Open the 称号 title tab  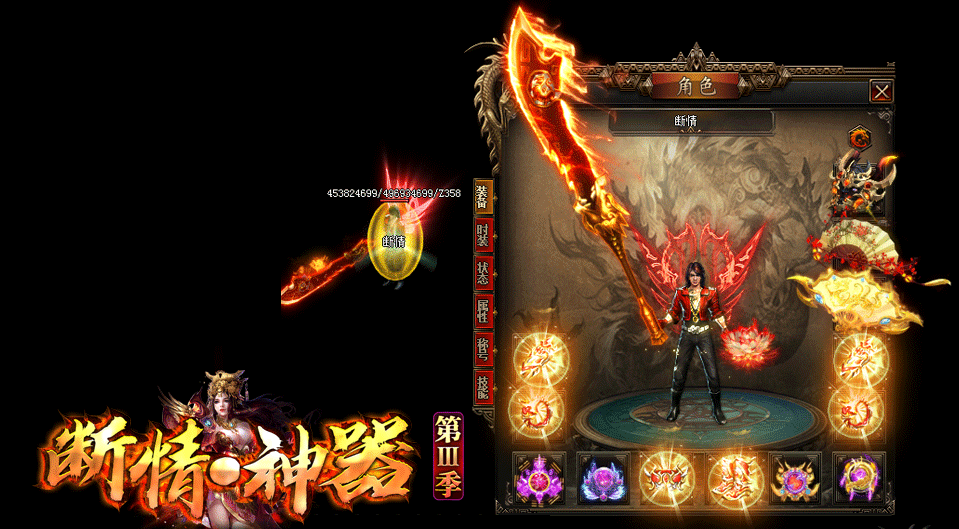pyautogui.click(x=483, y=349)
